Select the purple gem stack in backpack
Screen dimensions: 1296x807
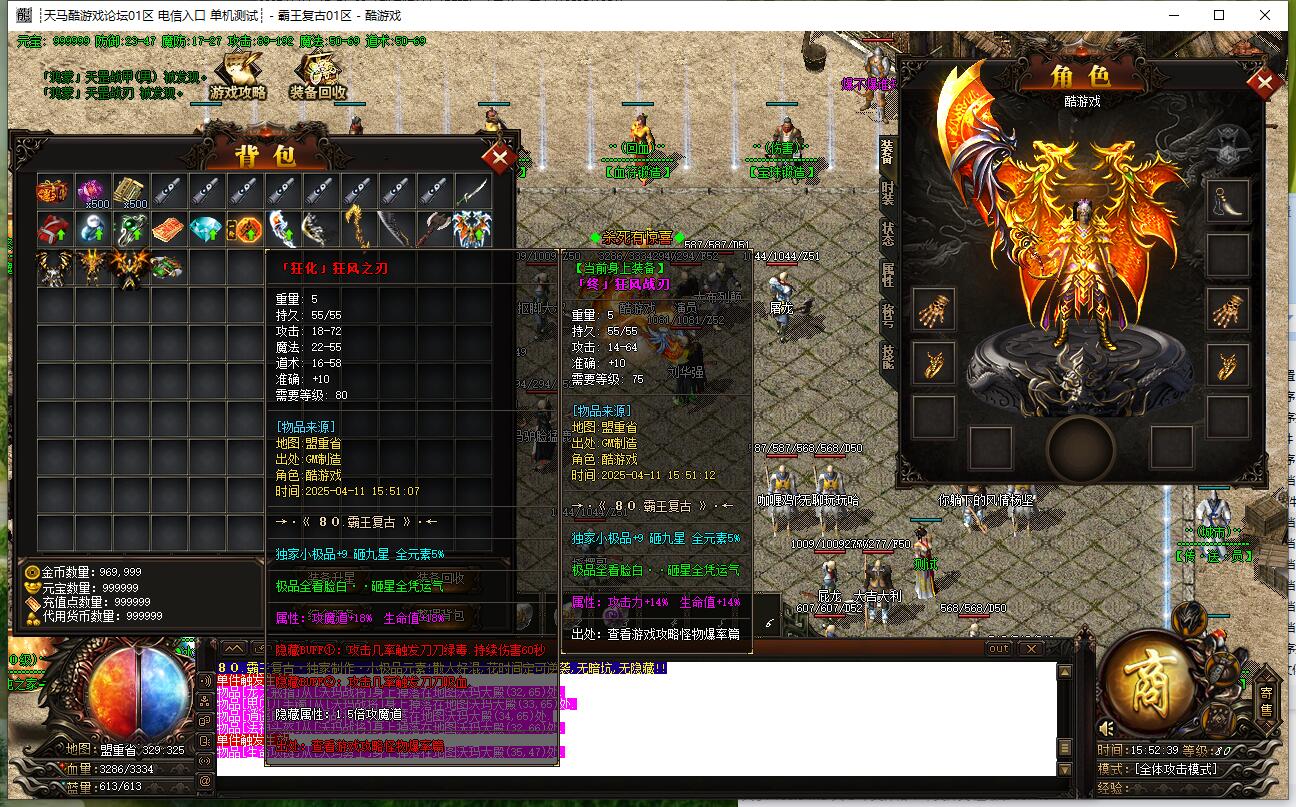94,190
